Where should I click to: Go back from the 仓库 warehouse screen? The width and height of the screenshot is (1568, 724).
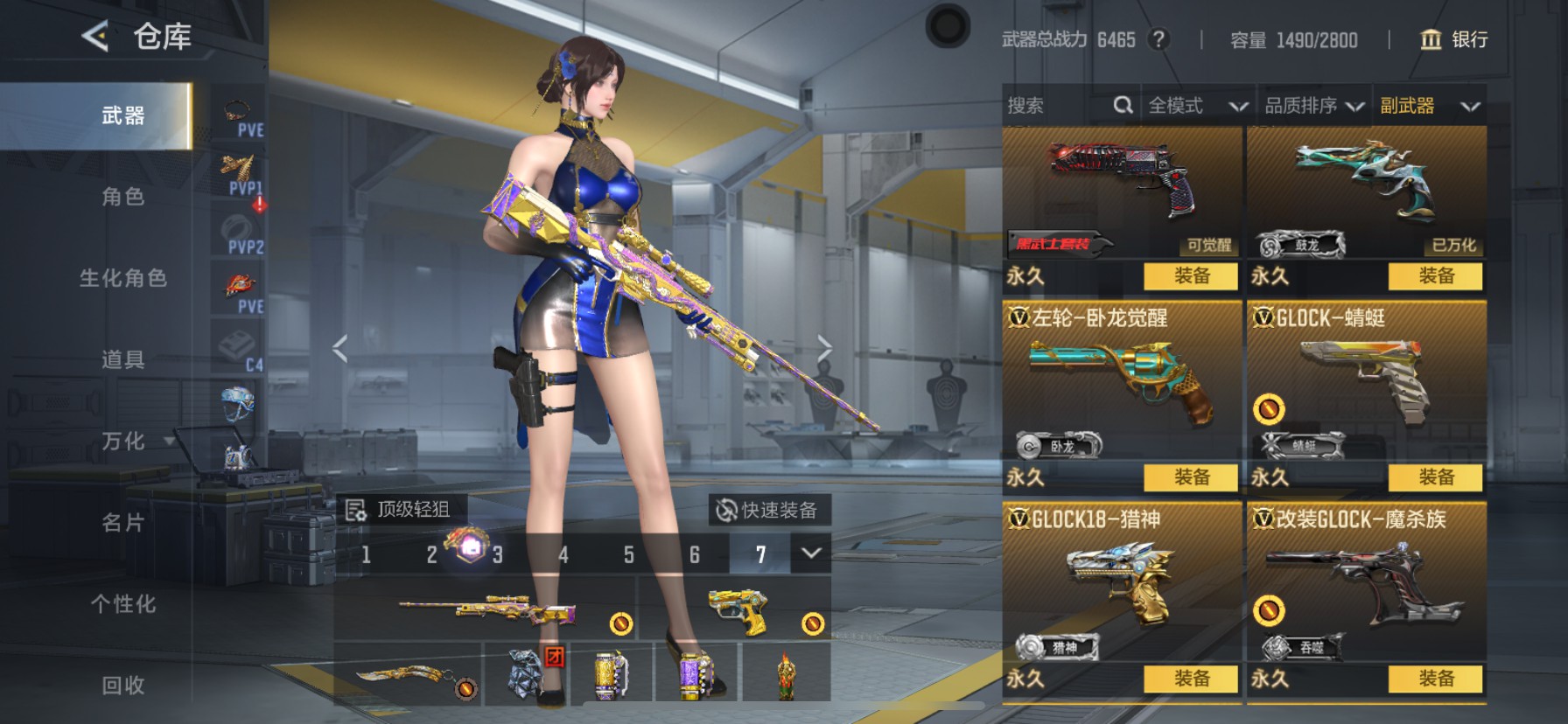[x=95, y=37]
